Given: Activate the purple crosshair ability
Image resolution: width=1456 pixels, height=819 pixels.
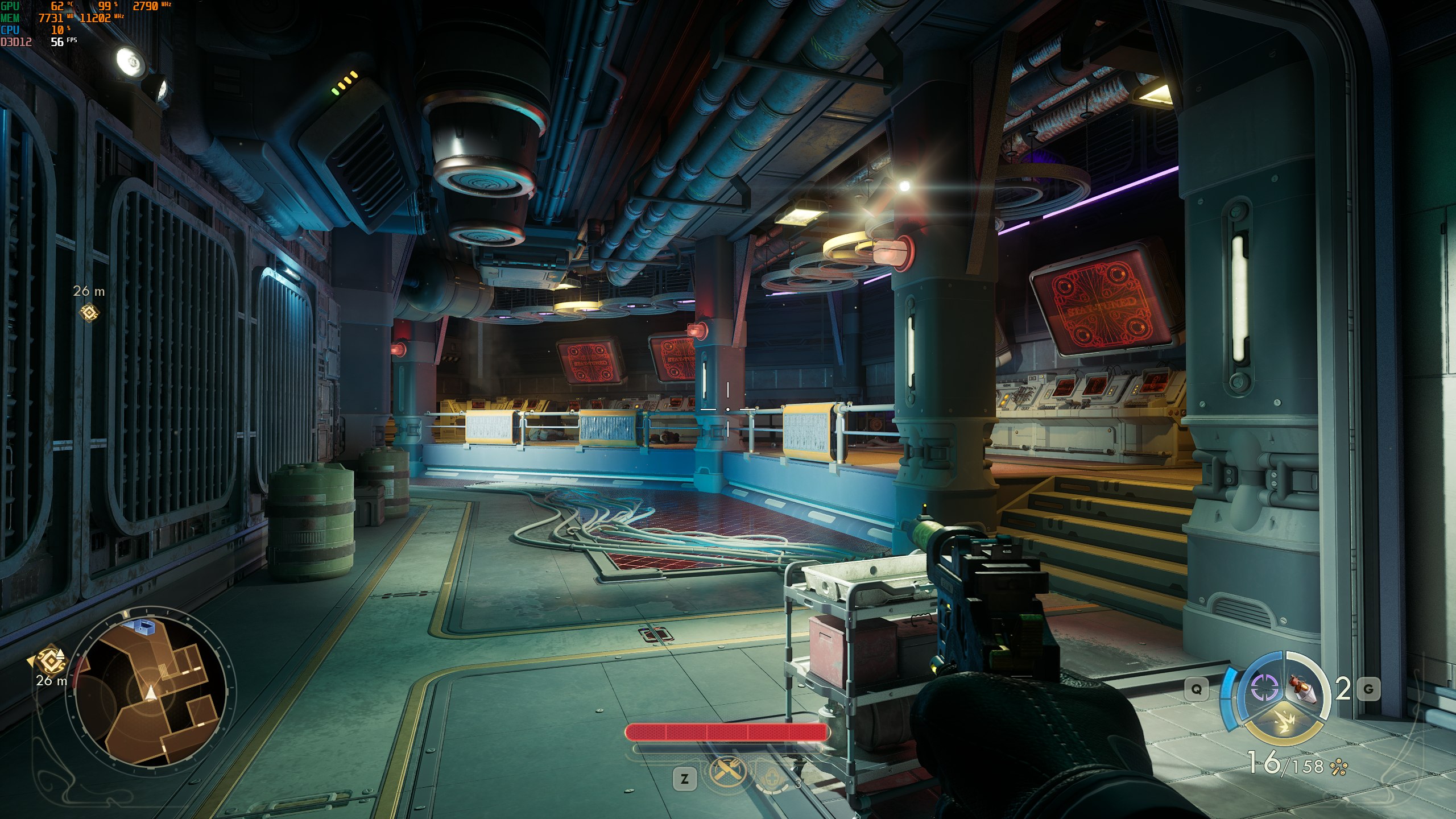Looking at the screenshot, I should pyautogui.click(x=1265, y=689).
